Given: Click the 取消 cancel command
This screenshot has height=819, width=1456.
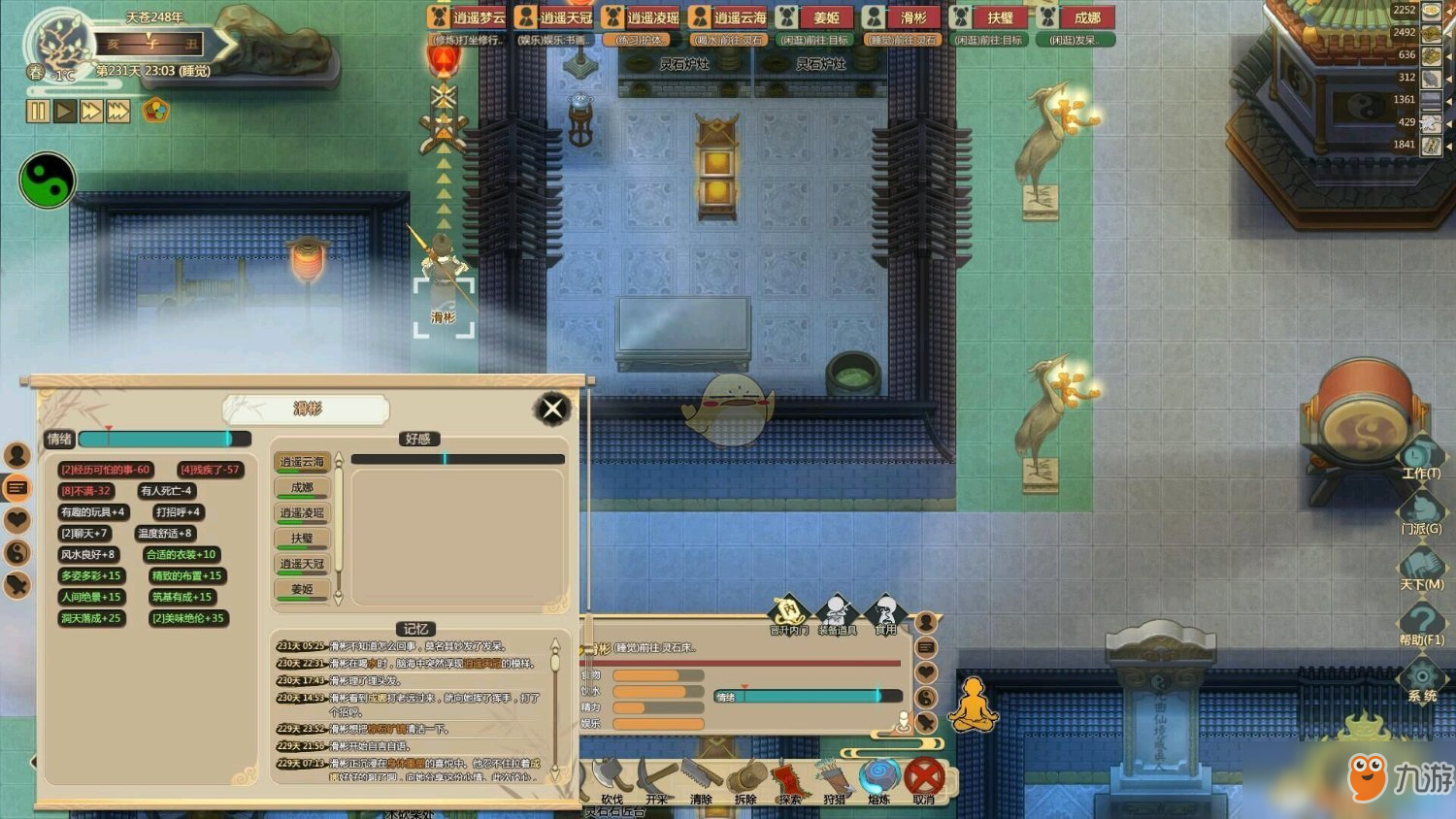Looking at the screenshot, I should pos(924,778).
